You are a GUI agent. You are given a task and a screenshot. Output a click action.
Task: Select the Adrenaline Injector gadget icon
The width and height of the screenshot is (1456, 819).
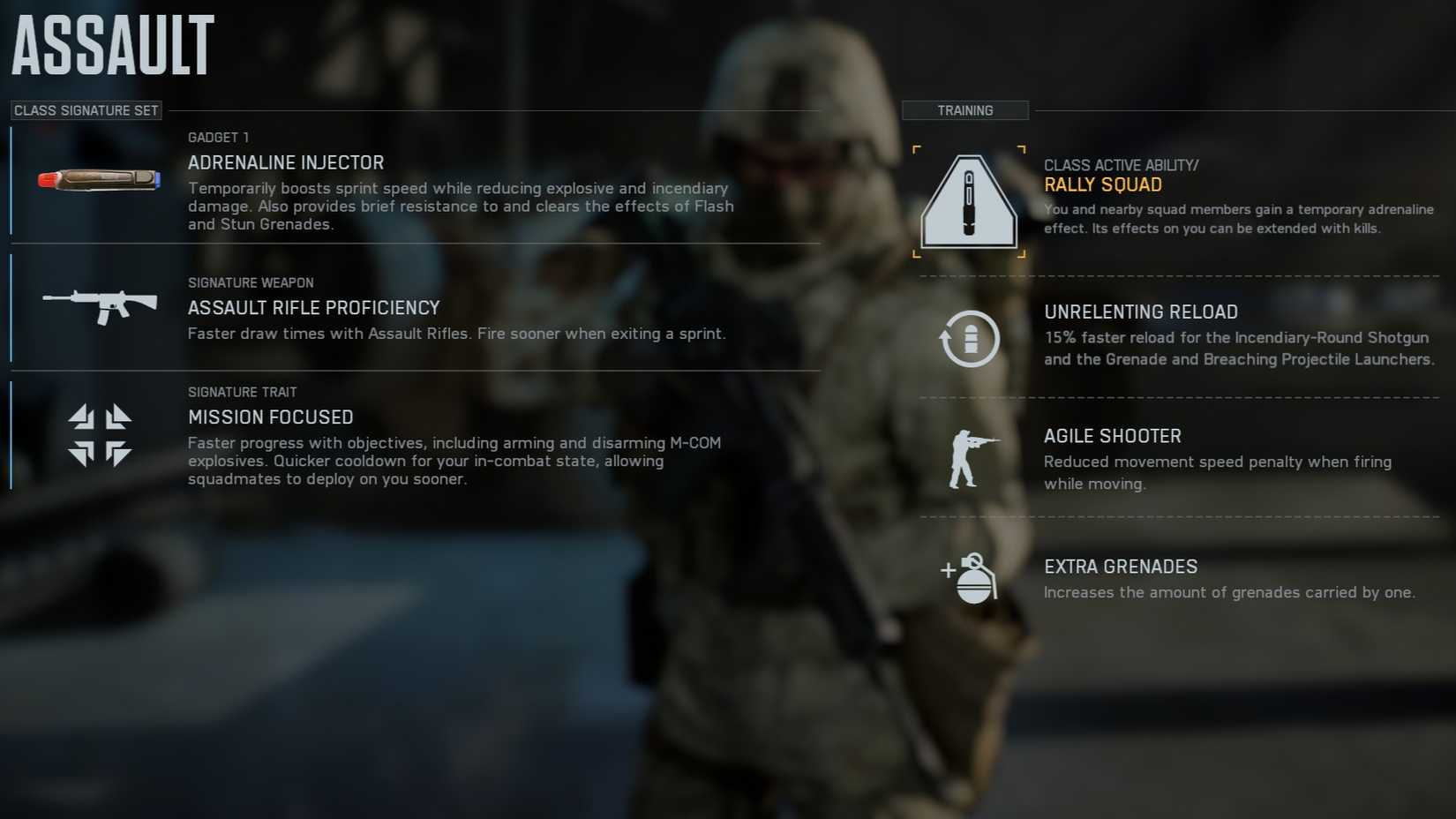pos(97,178)
